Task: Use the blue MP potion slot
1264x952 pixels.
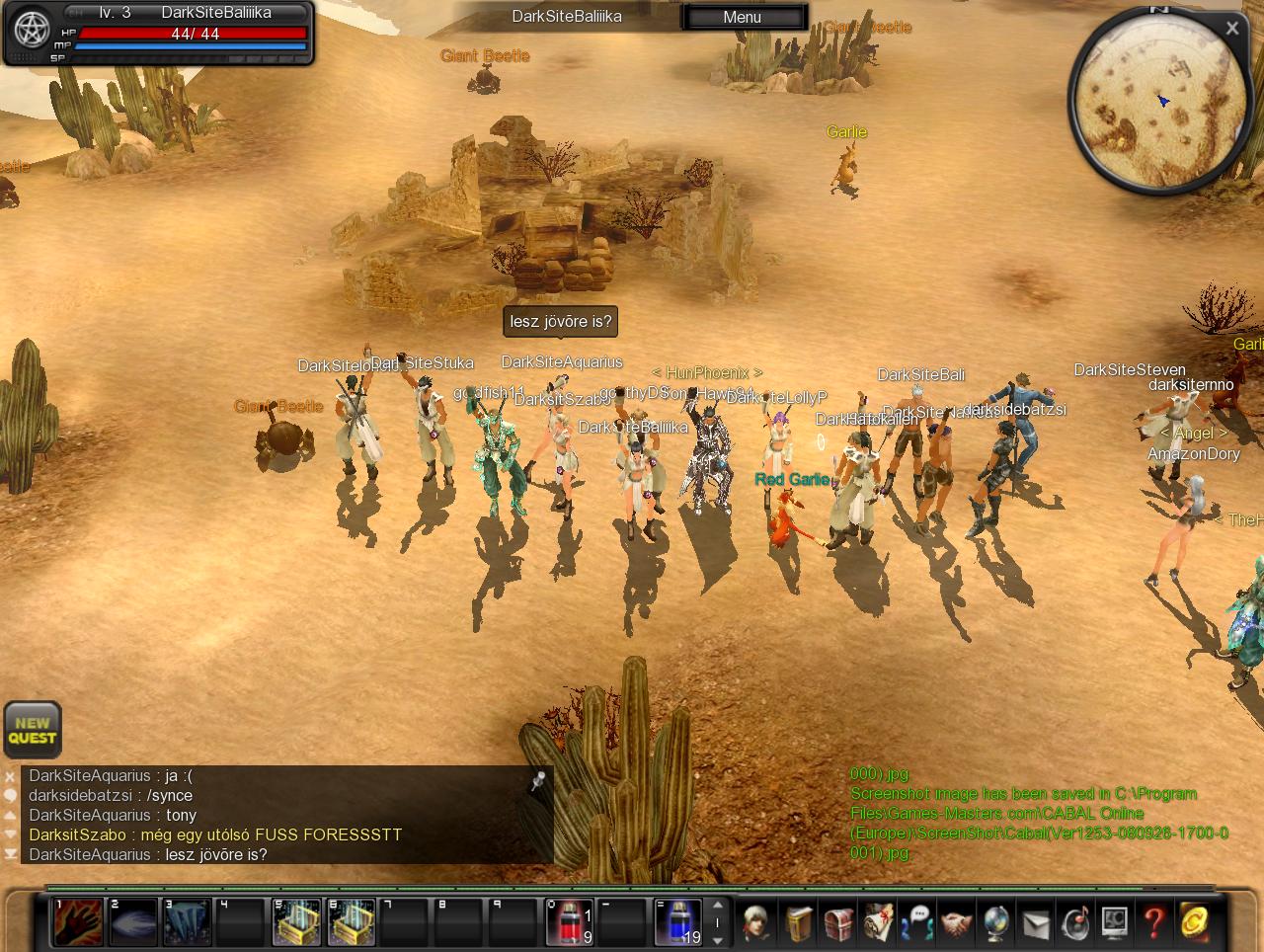Action: (x=677, y=922)
